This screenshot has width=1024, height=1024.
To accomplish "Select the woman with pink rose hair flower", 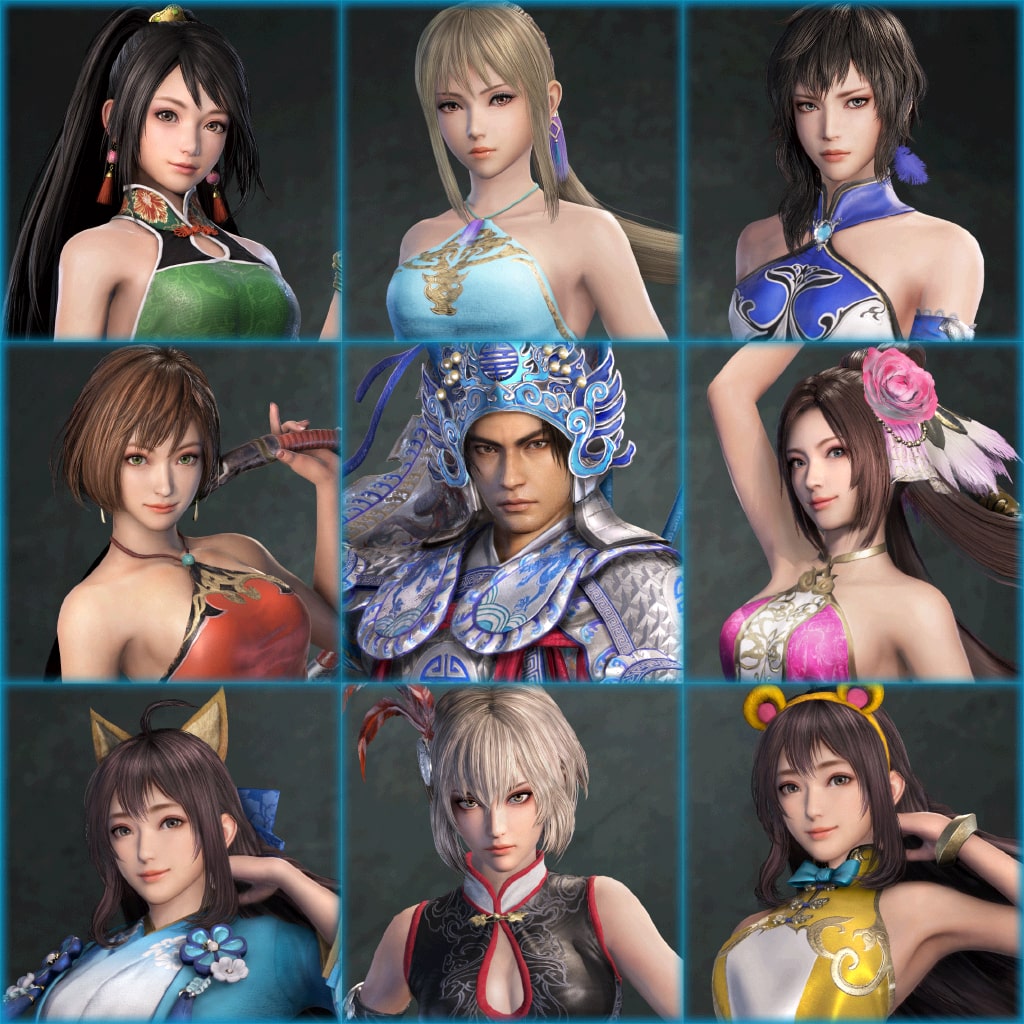I will (852, 512).
